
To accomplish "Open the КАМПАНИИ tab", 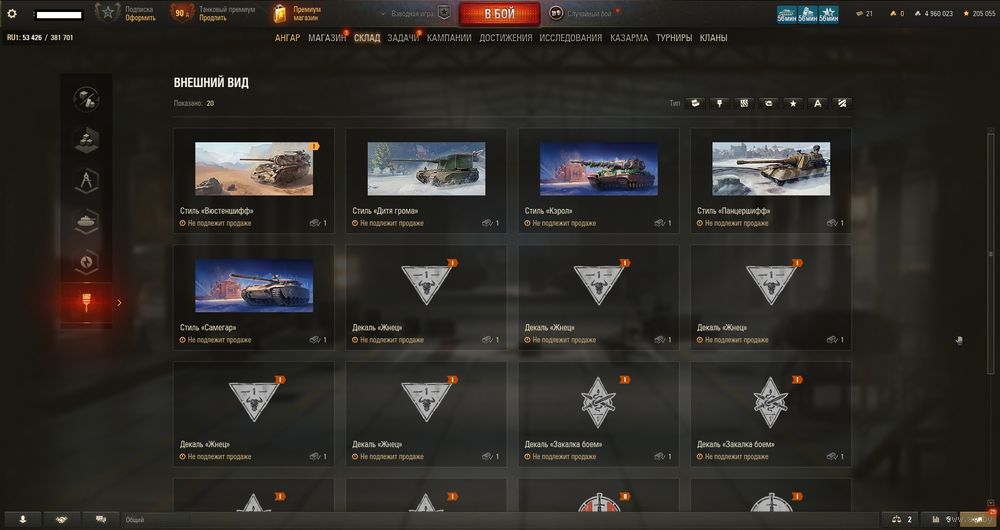I will (x=449, y=38).
